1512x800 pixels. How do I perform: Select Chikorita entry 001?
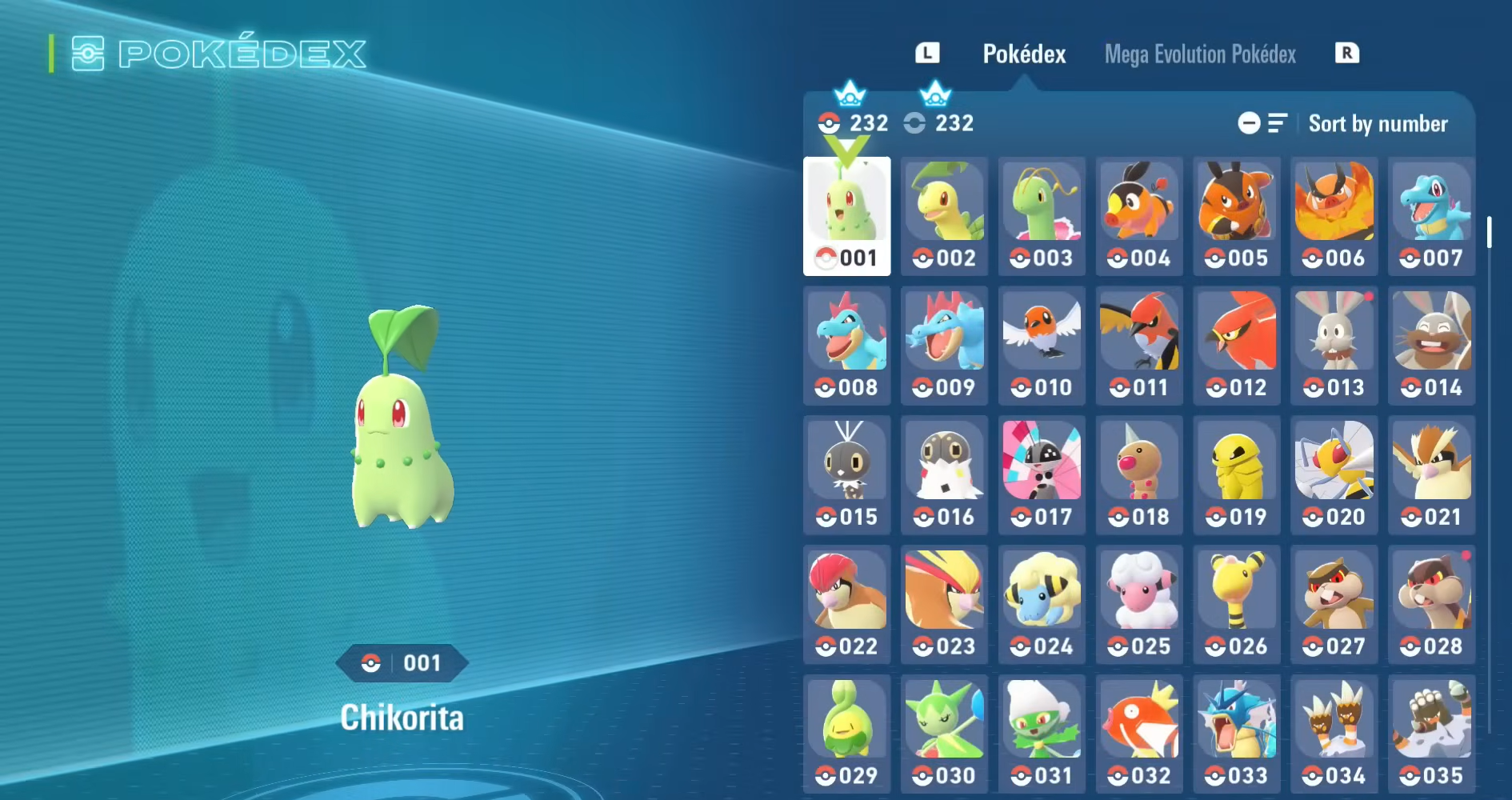846,216
